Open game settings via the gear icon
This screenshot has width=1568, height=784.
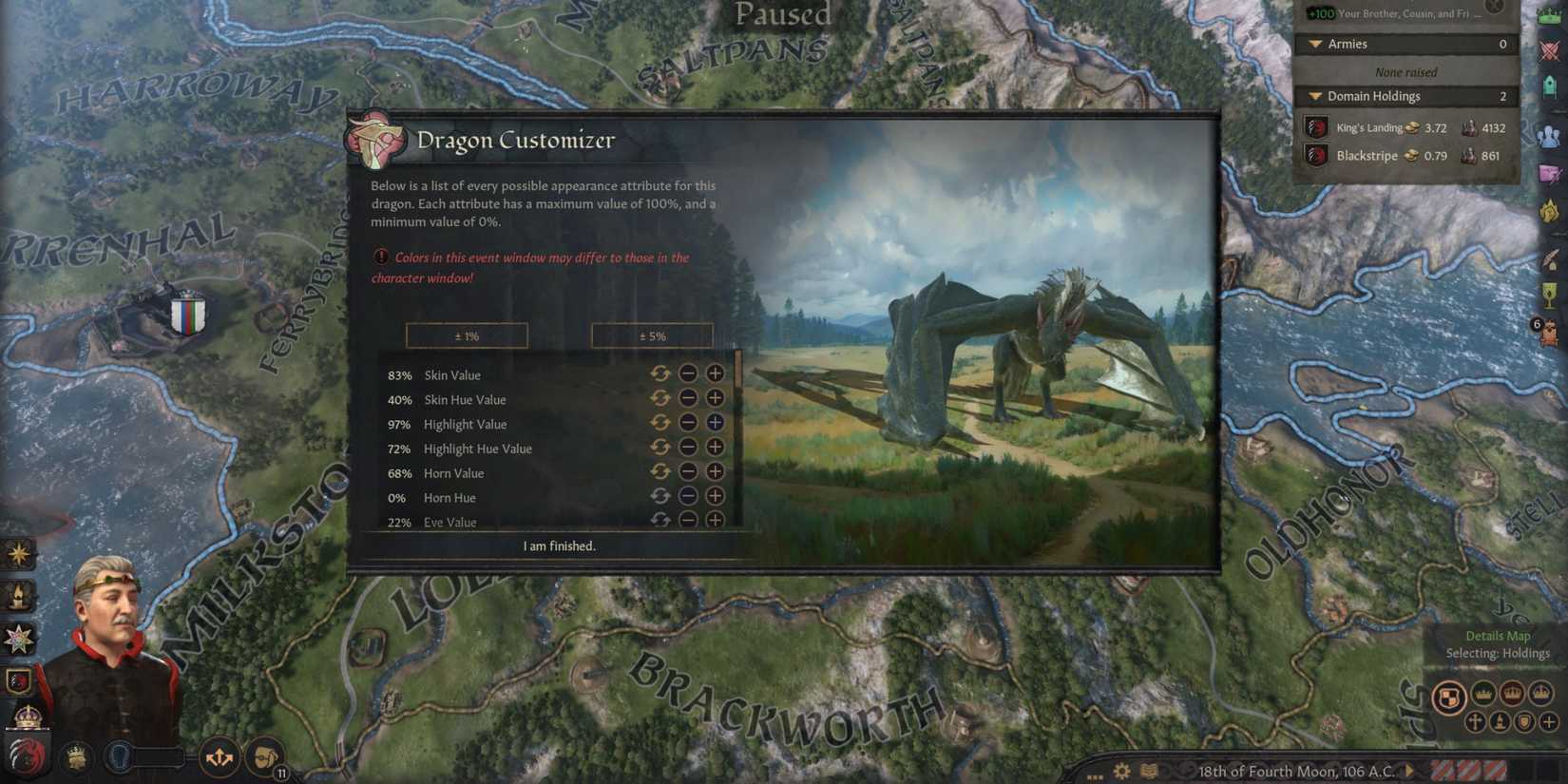(x=1121, y=771)
